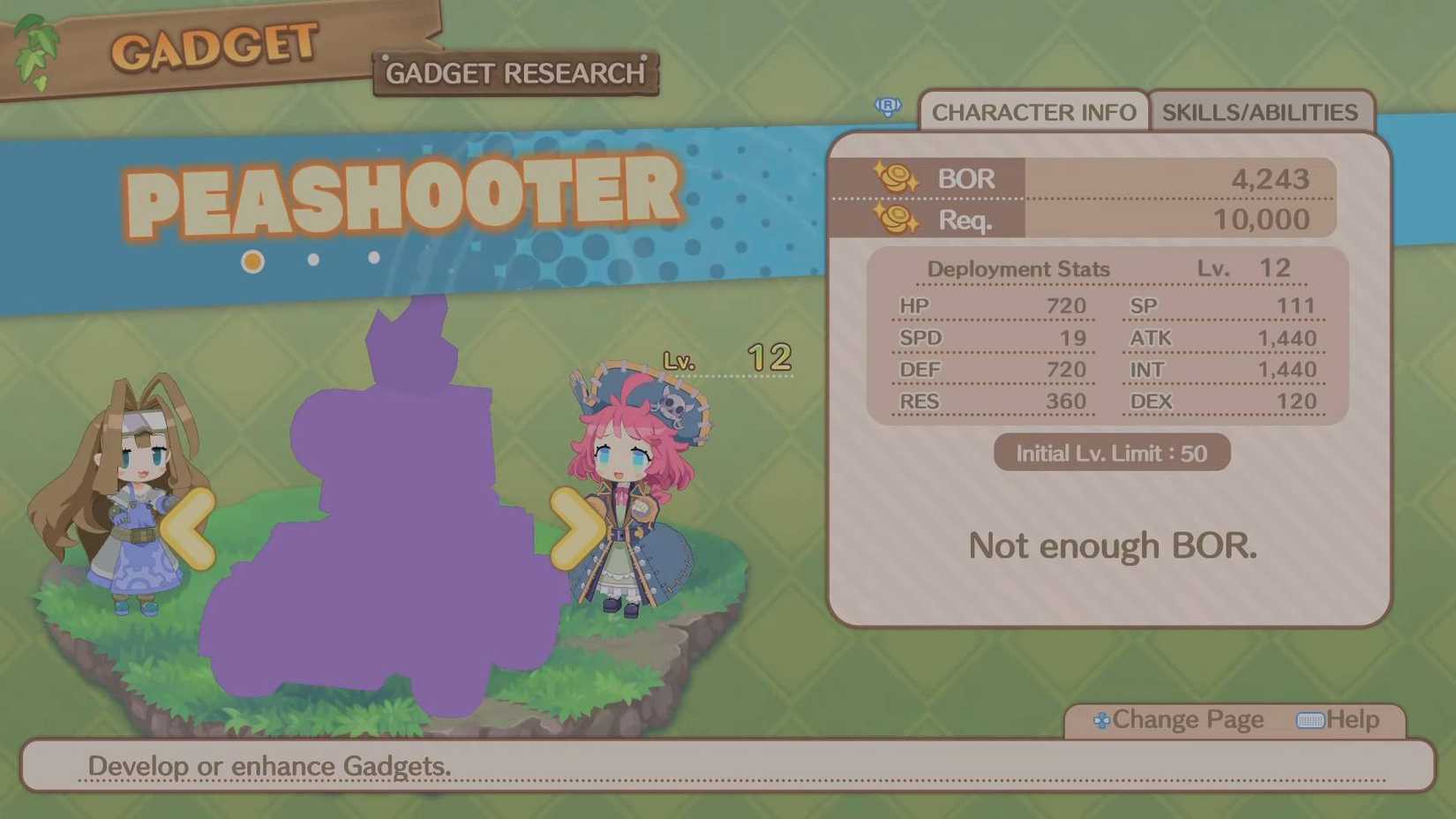
Task: Select the second page indicator dot
Action: tap(313, 258)
